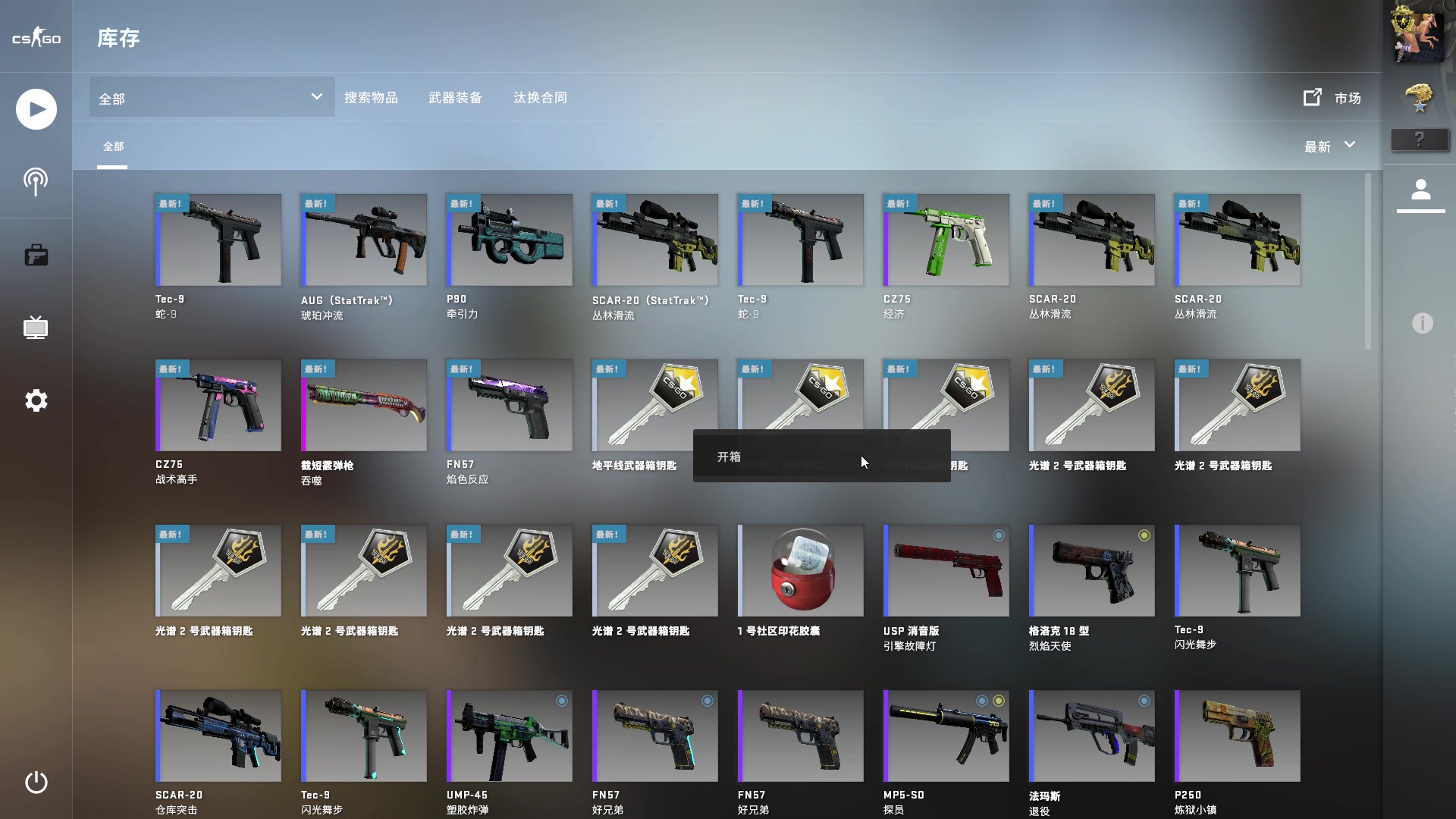The height and width of the screenshot is (819, 1456).
Task: Open the Watch broadcasts panel via TV icon
Action: (36, 328)
